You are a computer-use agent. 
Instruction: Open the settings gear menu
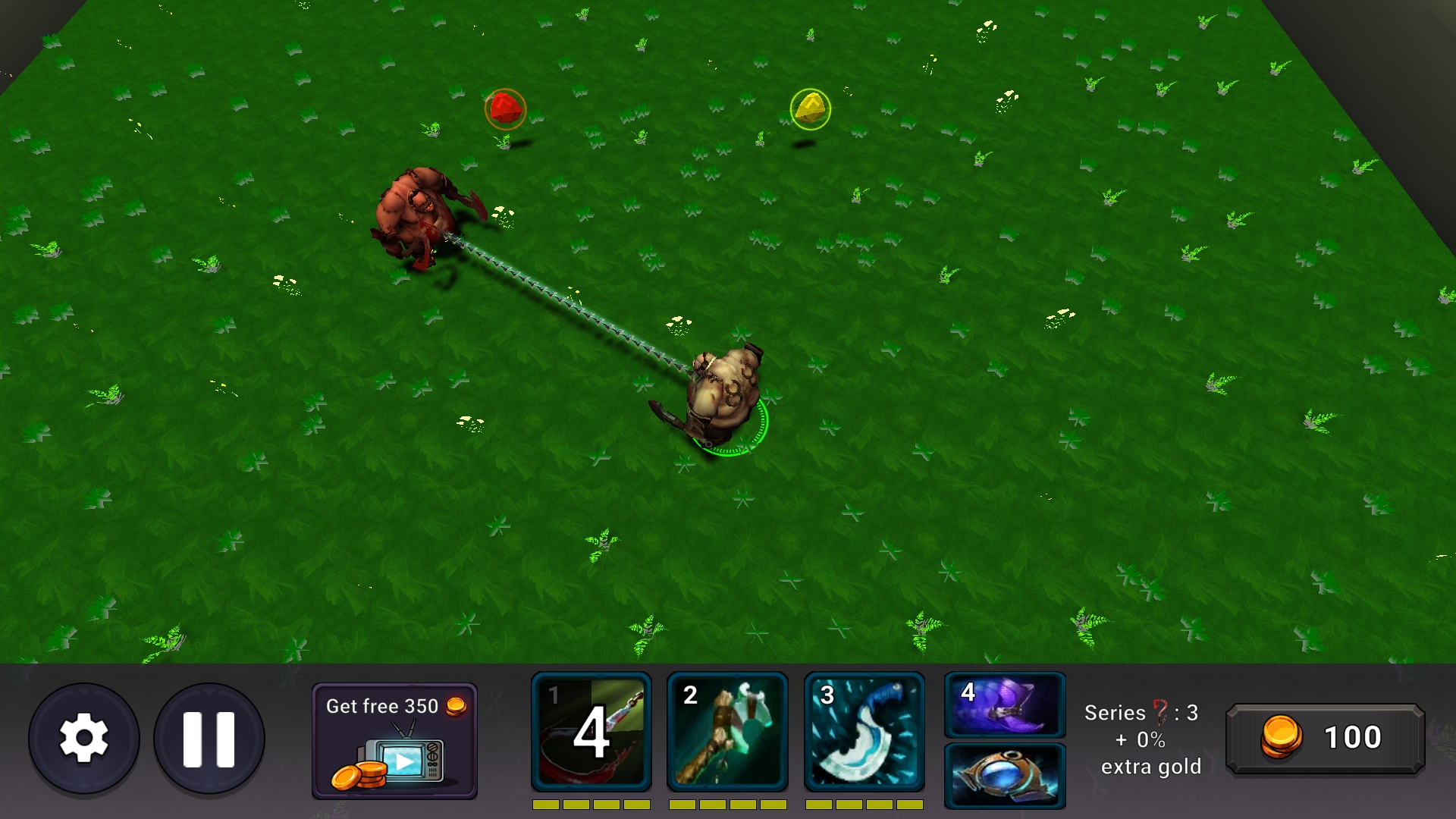83,737
